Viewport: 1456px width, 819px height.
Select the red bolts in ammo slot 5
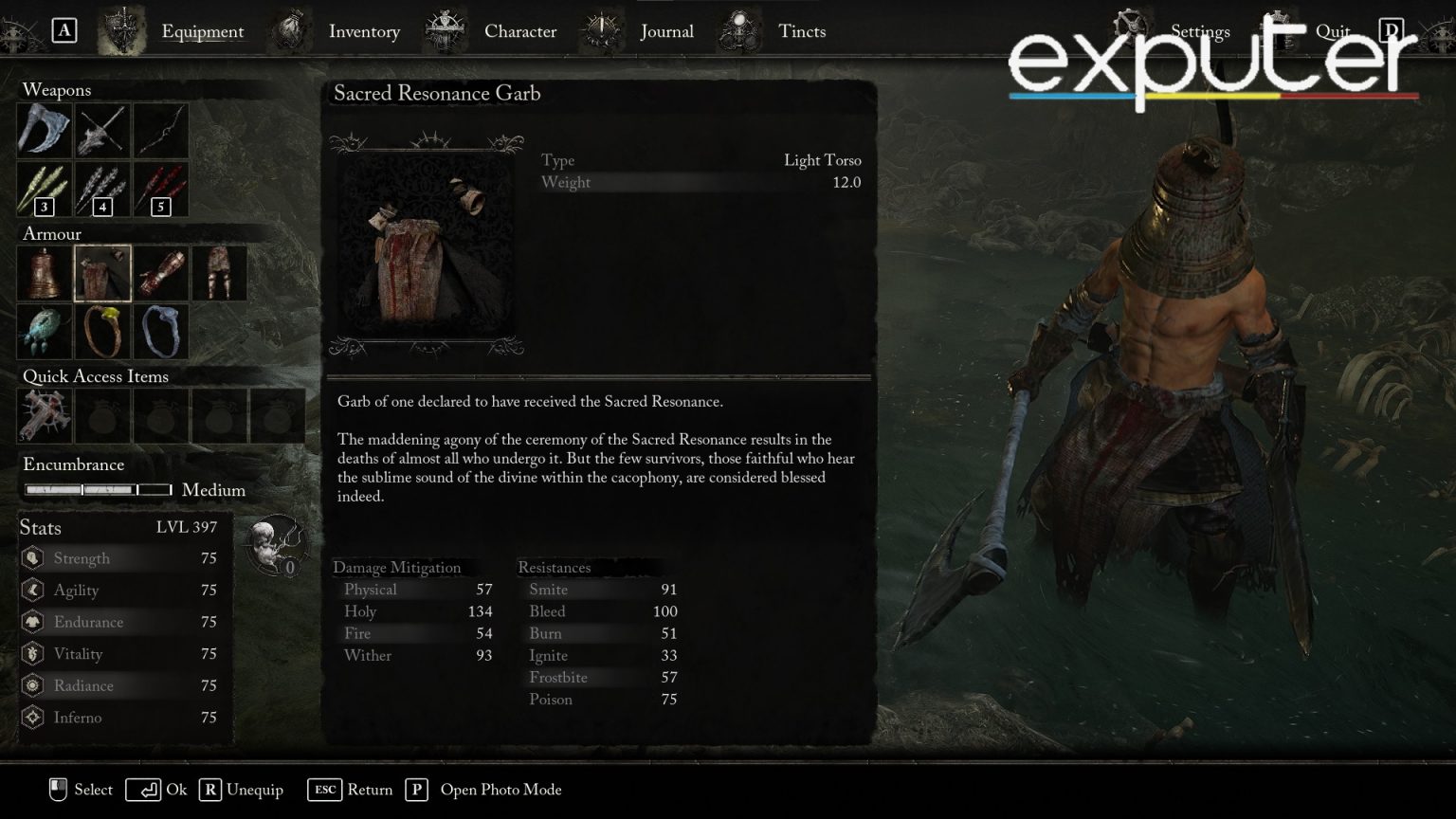161,189
